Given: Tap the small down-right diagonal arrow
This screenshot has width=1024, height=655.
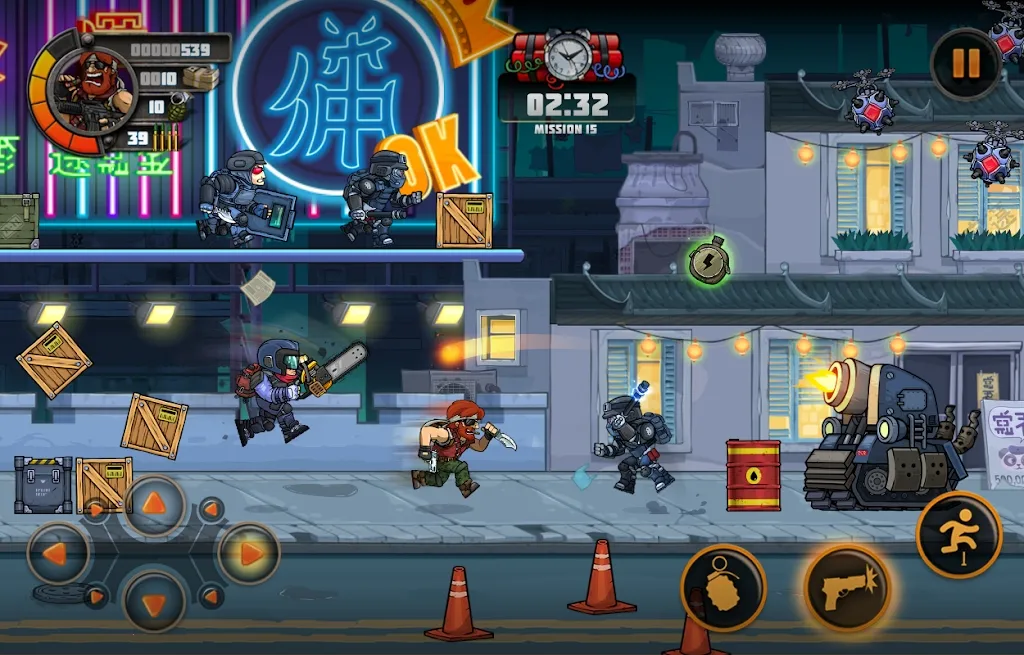Looking at the screenshot, I should [x=211, y=597].
